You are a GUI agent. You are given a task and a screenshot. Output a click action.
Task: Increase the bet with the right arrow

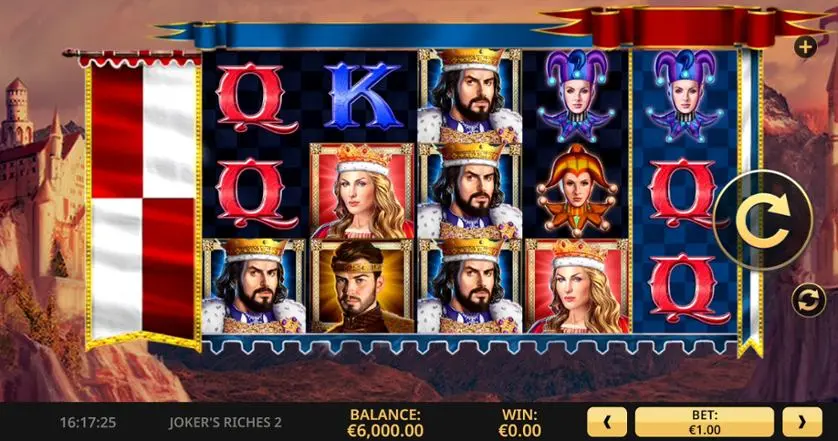tap(802, 421)
